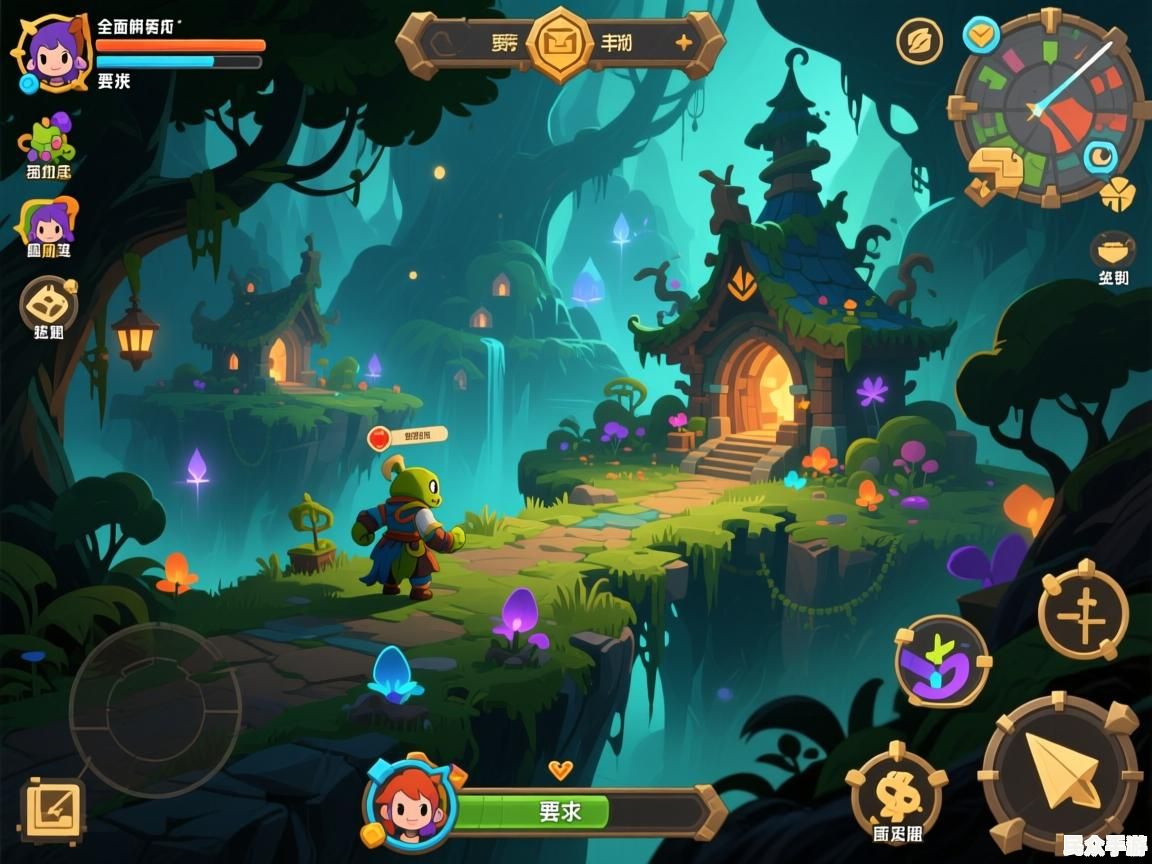
Task: Open the circular minimap
Action: tap(1048, 105)
